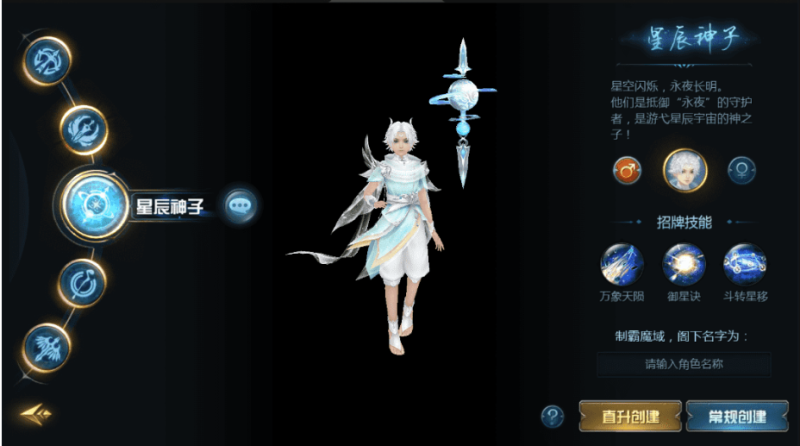Focus the character name input field
Image resolution: width=800 pixels, height=446 pixels.
tap(684, 364)
